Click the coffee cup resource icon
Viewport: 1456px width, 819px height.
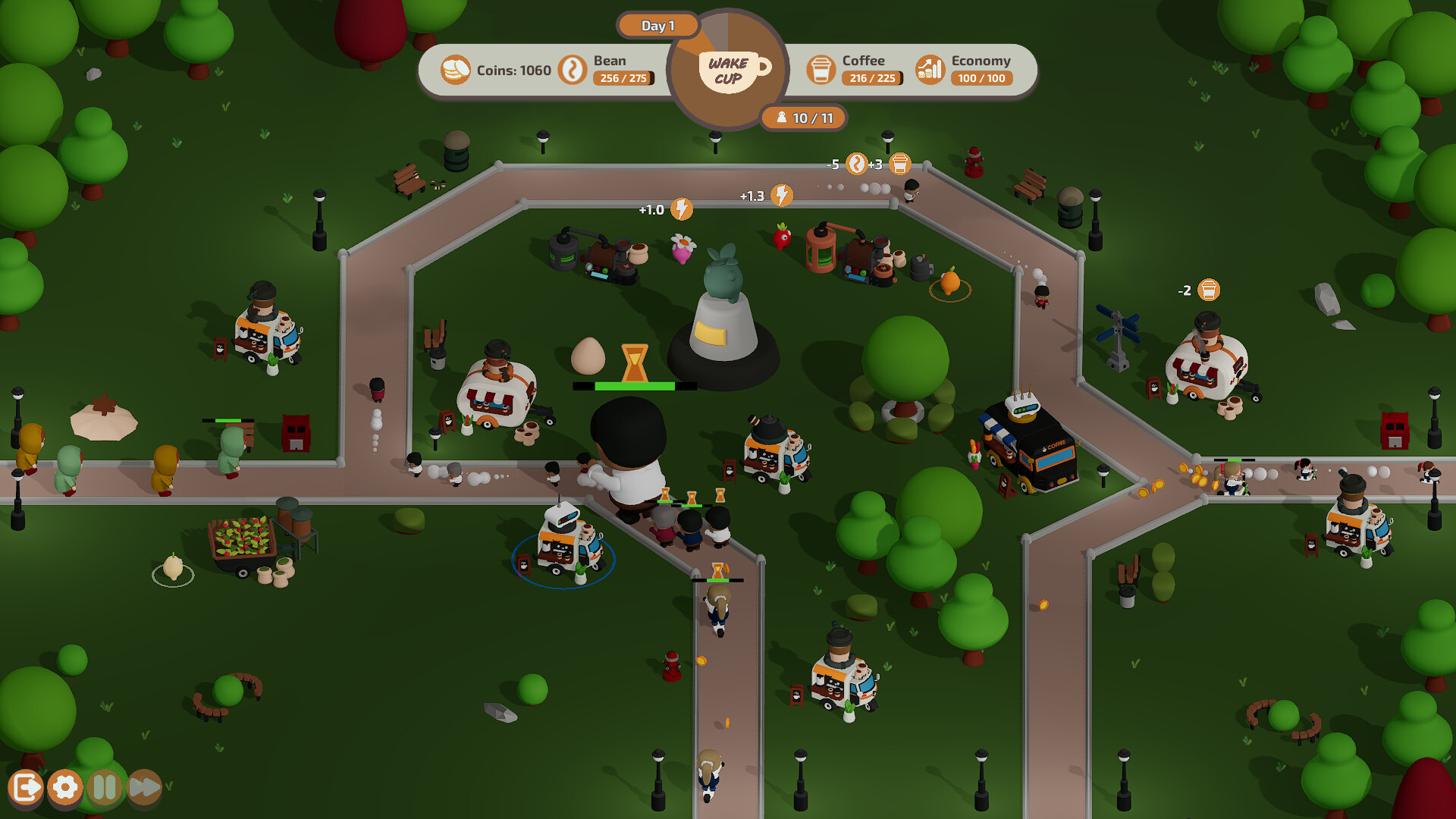tap(821, 70)
